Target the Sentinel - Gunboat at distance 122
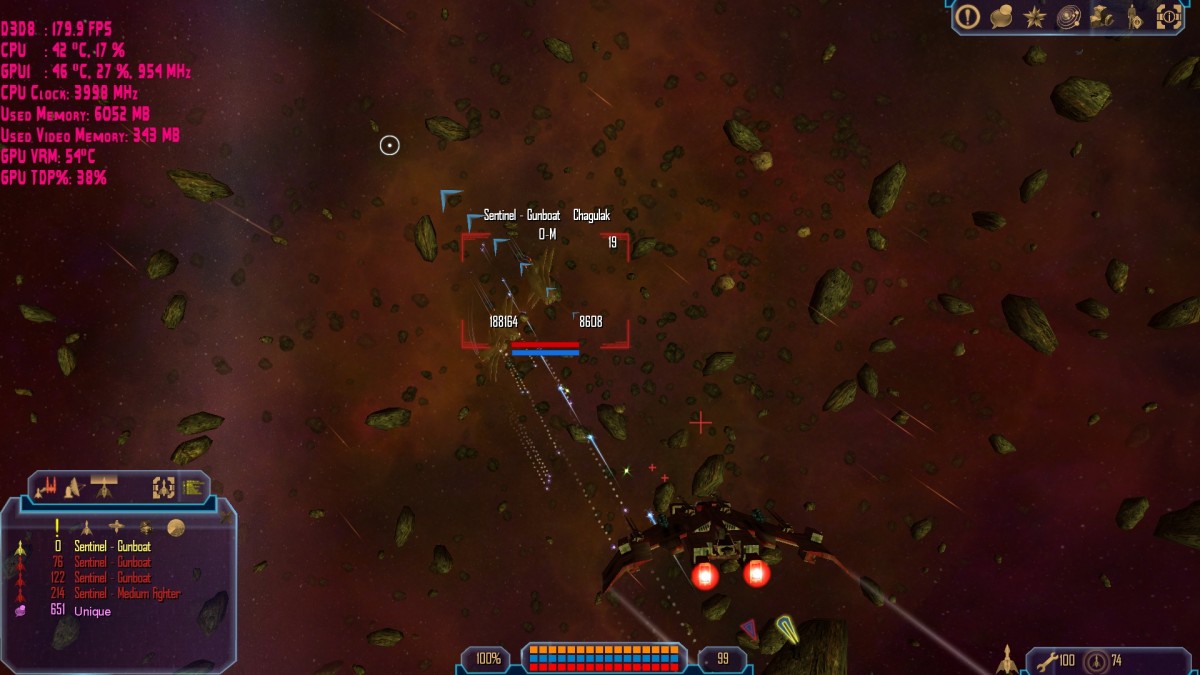The height and width of the screenshot is (675, 1200). tap(112, 578)
